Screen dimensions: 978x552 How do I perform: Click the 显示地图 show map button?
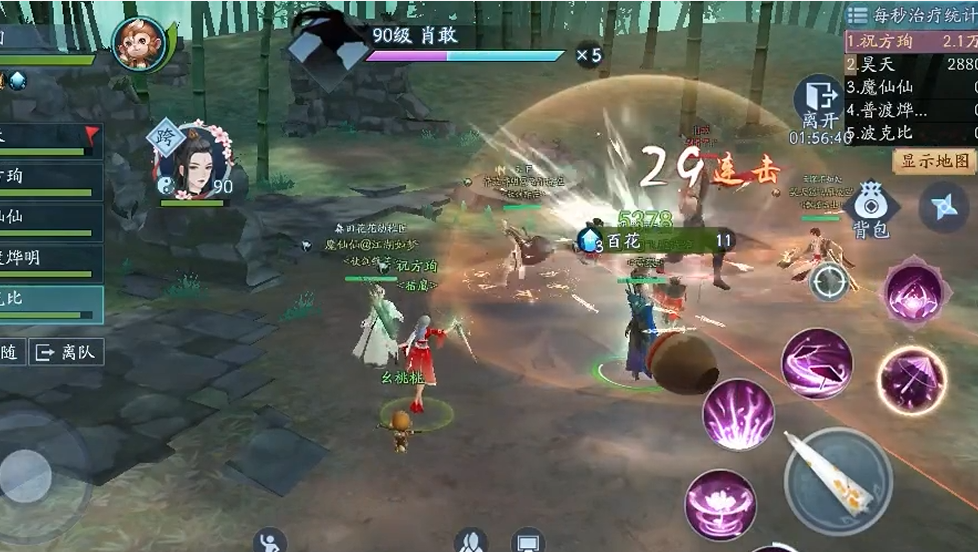(935, 161)
